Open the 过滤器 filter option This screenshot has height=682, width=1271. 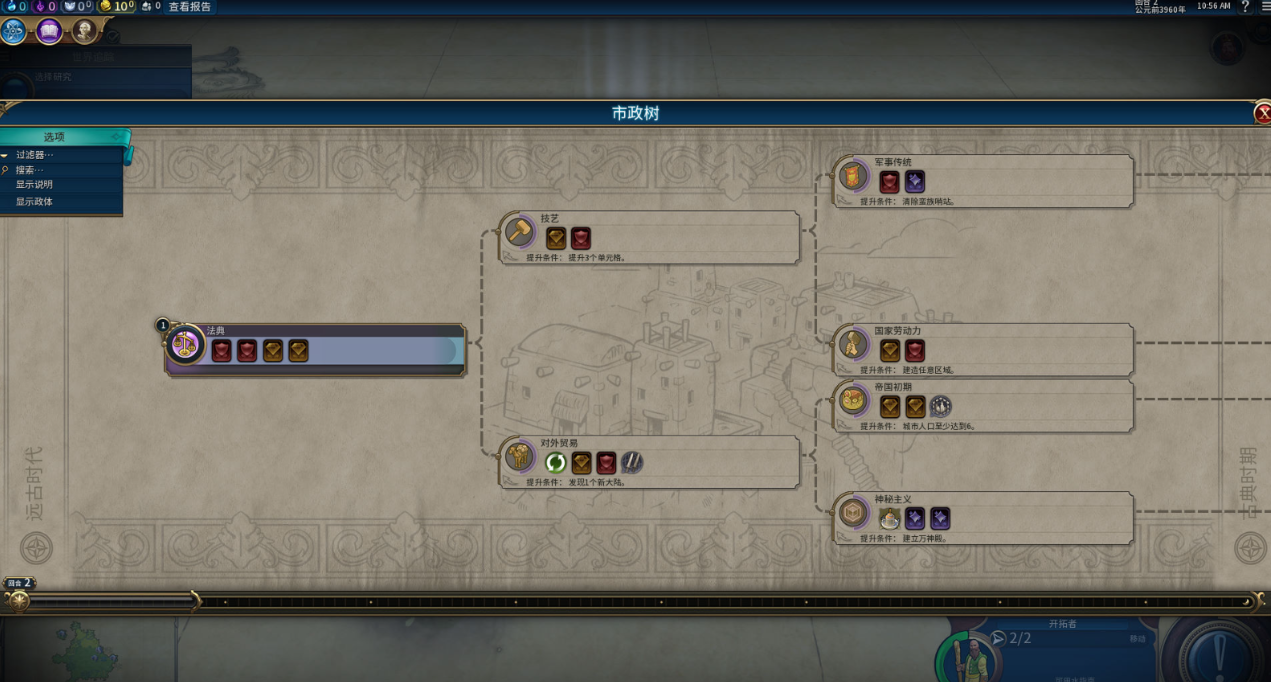tap(35, 155)
